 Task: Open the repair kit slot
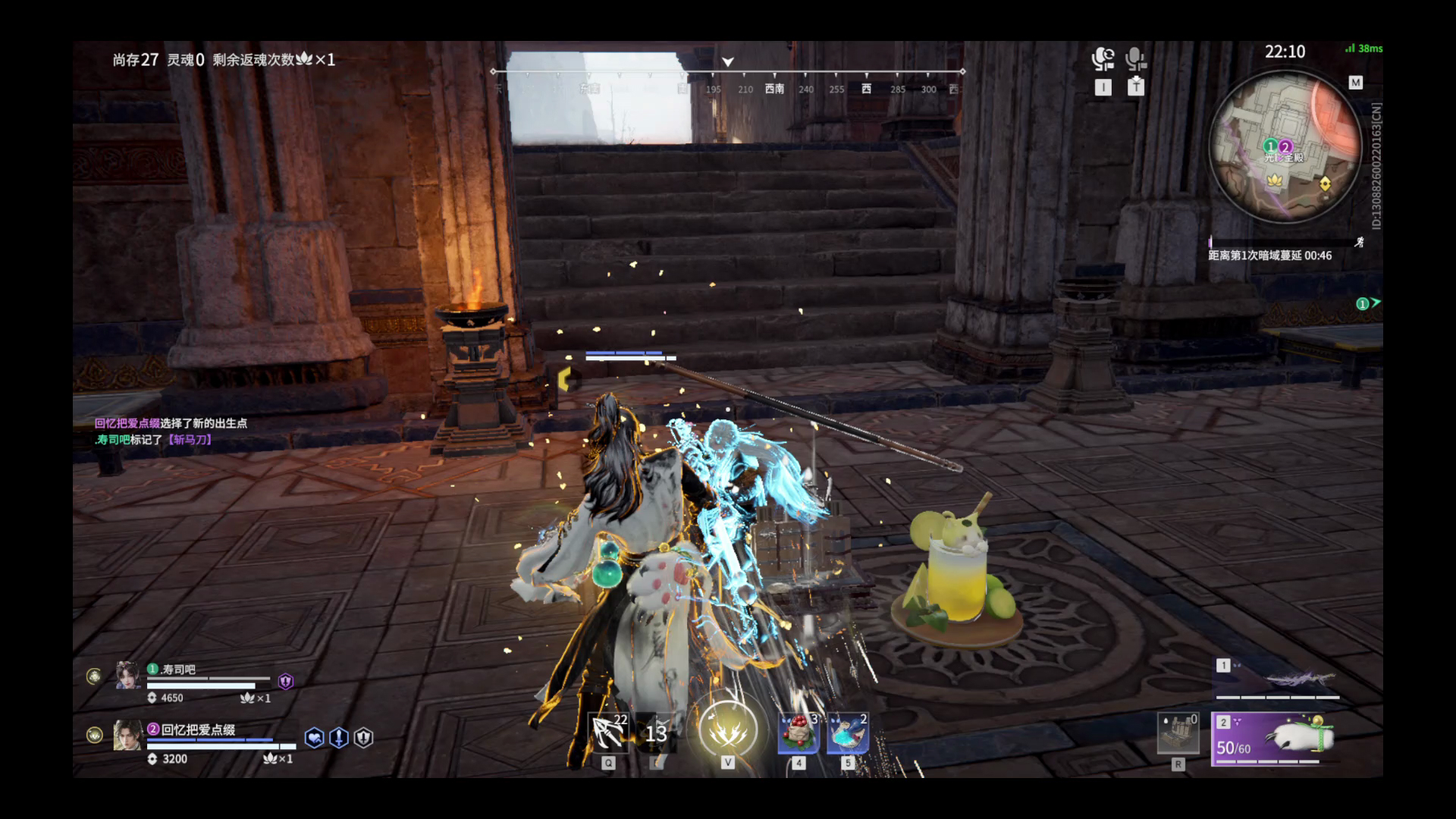coord(1178,733)
